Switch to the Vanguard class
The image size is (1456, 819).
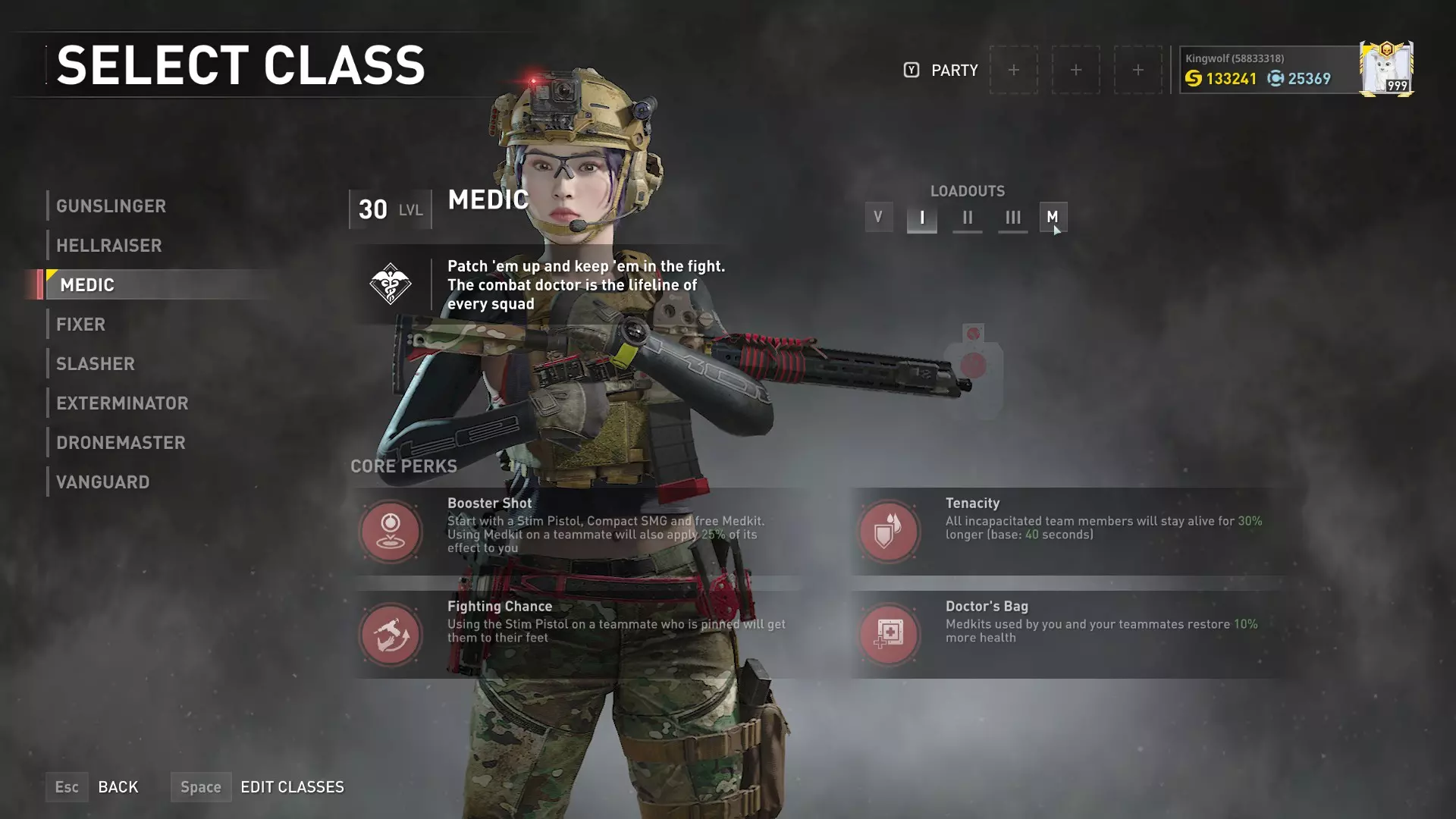coord(103,482)
